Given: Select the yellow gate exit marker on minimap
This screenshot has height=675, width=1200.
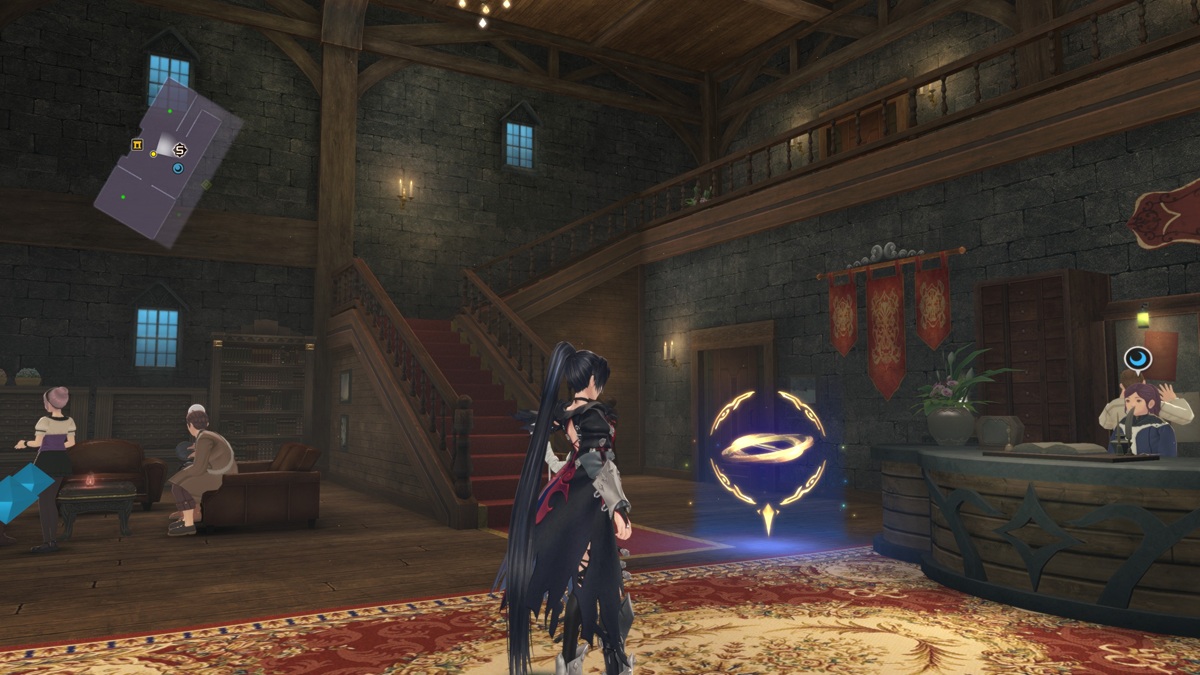Looking at the screenshot, I should click(x=137, y=146).
